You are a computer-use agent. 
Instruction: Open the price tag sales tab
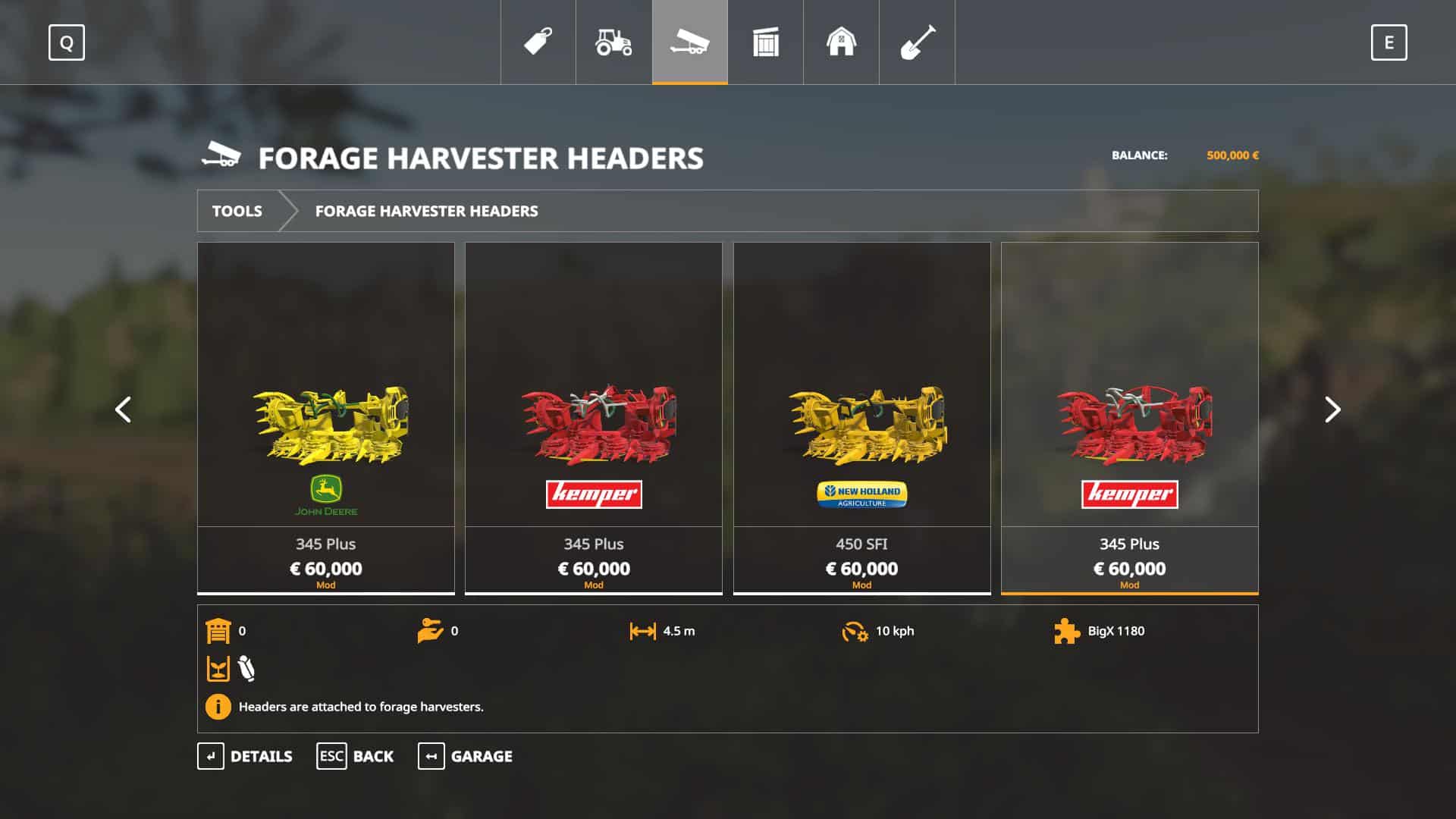point(538,42)
